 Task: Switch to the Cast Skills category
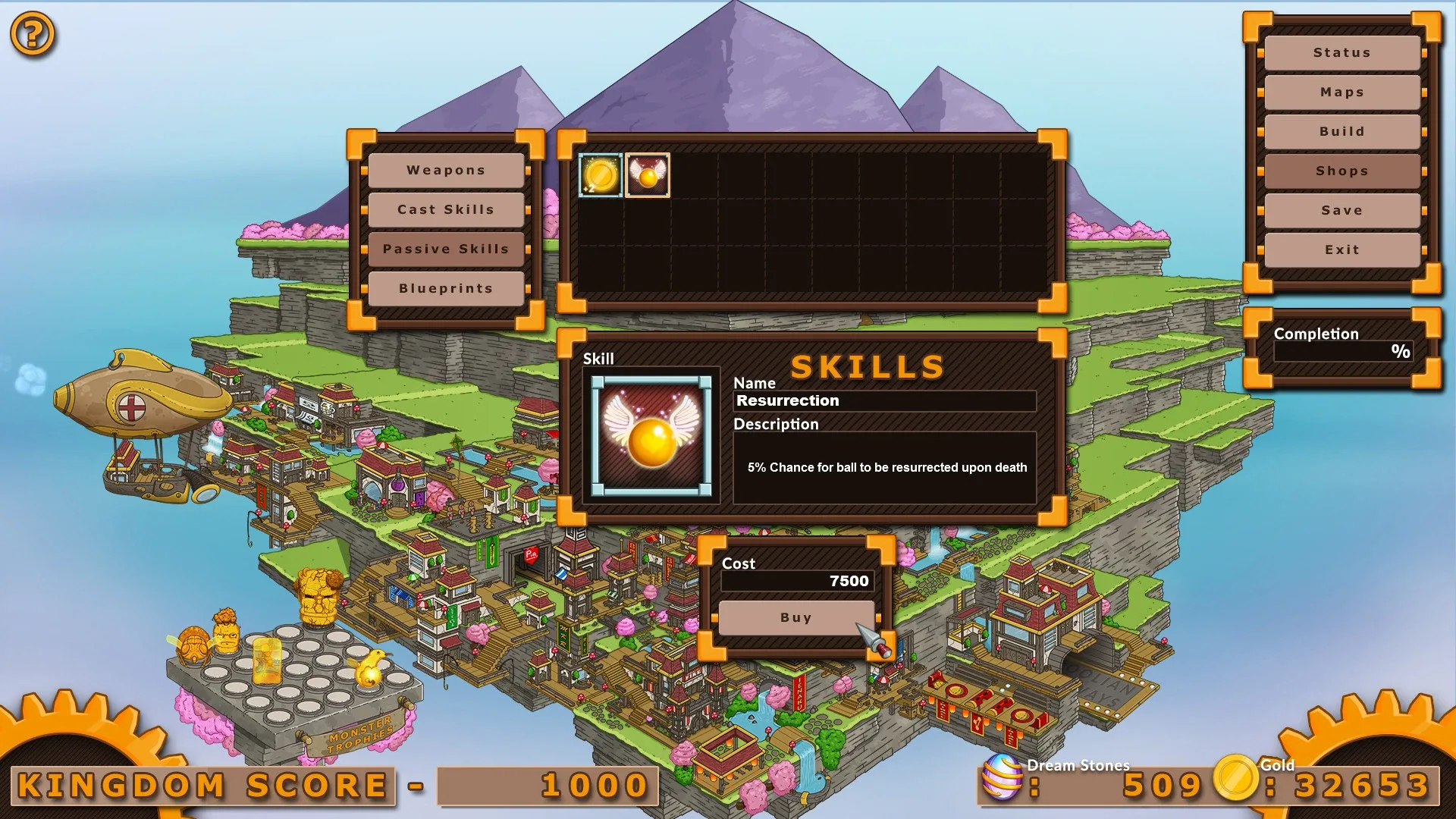(446, 209)
